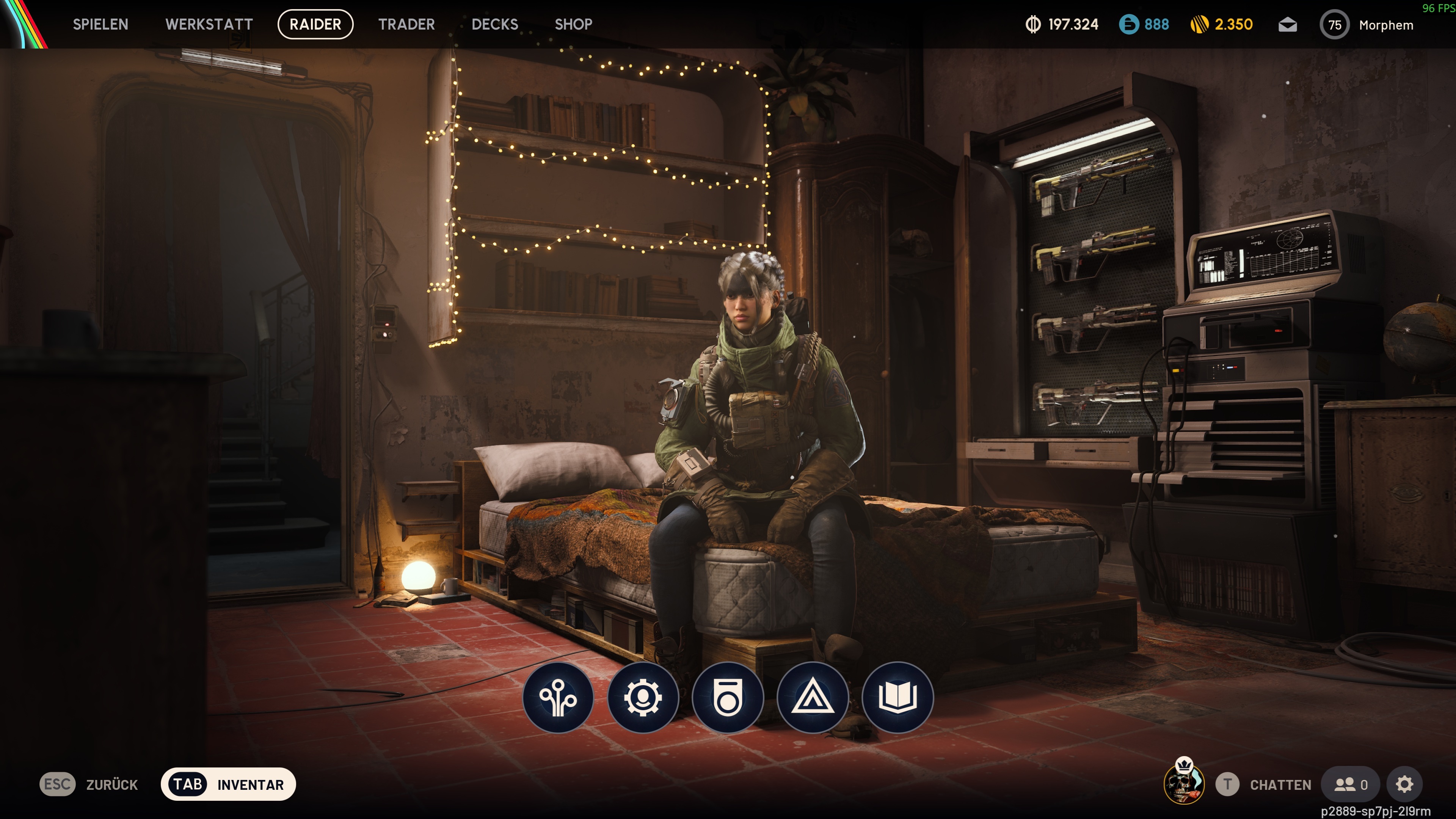Open the mail inbox envelope icon
This screenshot has width=1456, height=819.
click(1288, 25)
